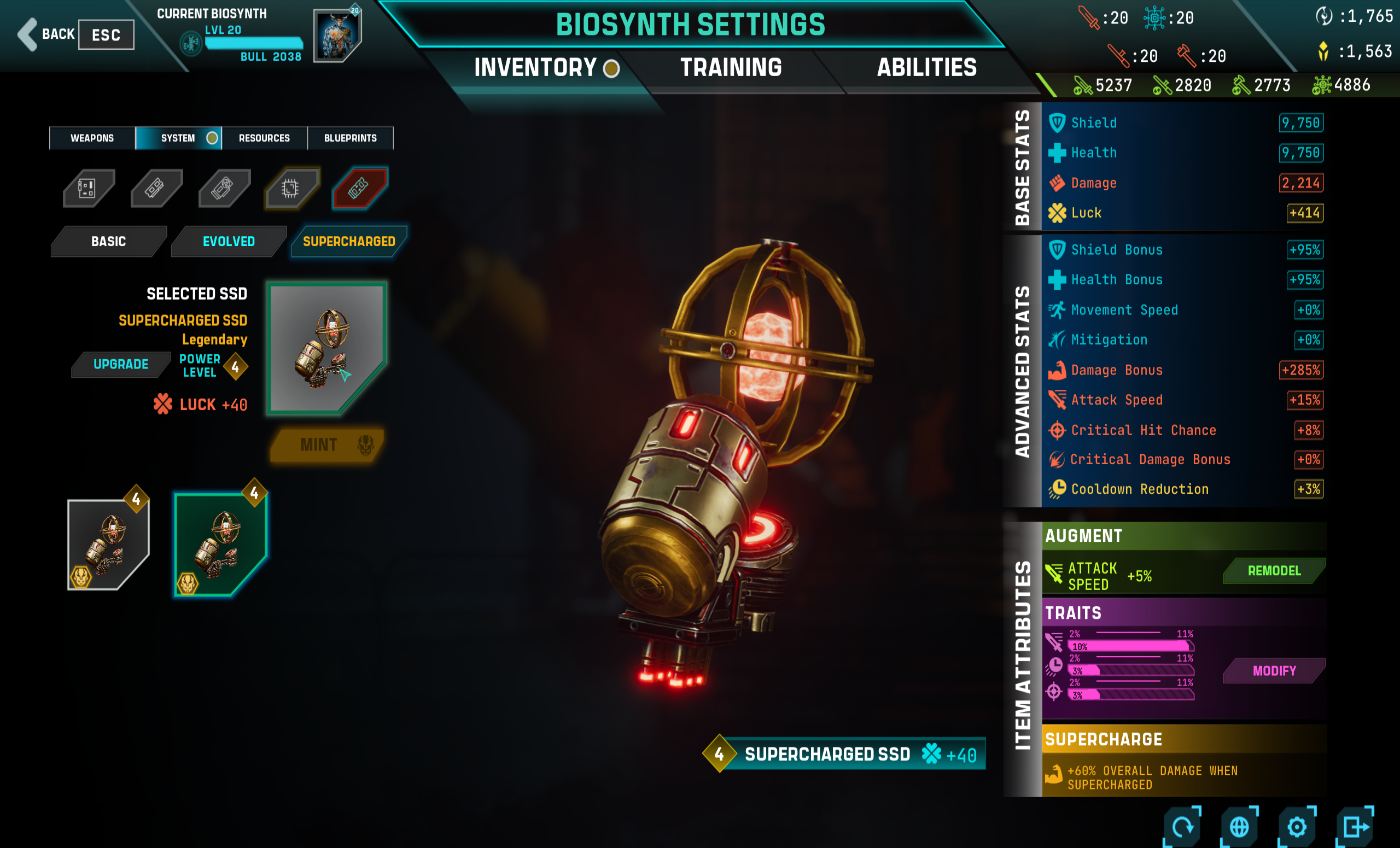Open the Resources category
Image resolution: width=1400 pixels, height=848 pixels.
tap(264, 138)
